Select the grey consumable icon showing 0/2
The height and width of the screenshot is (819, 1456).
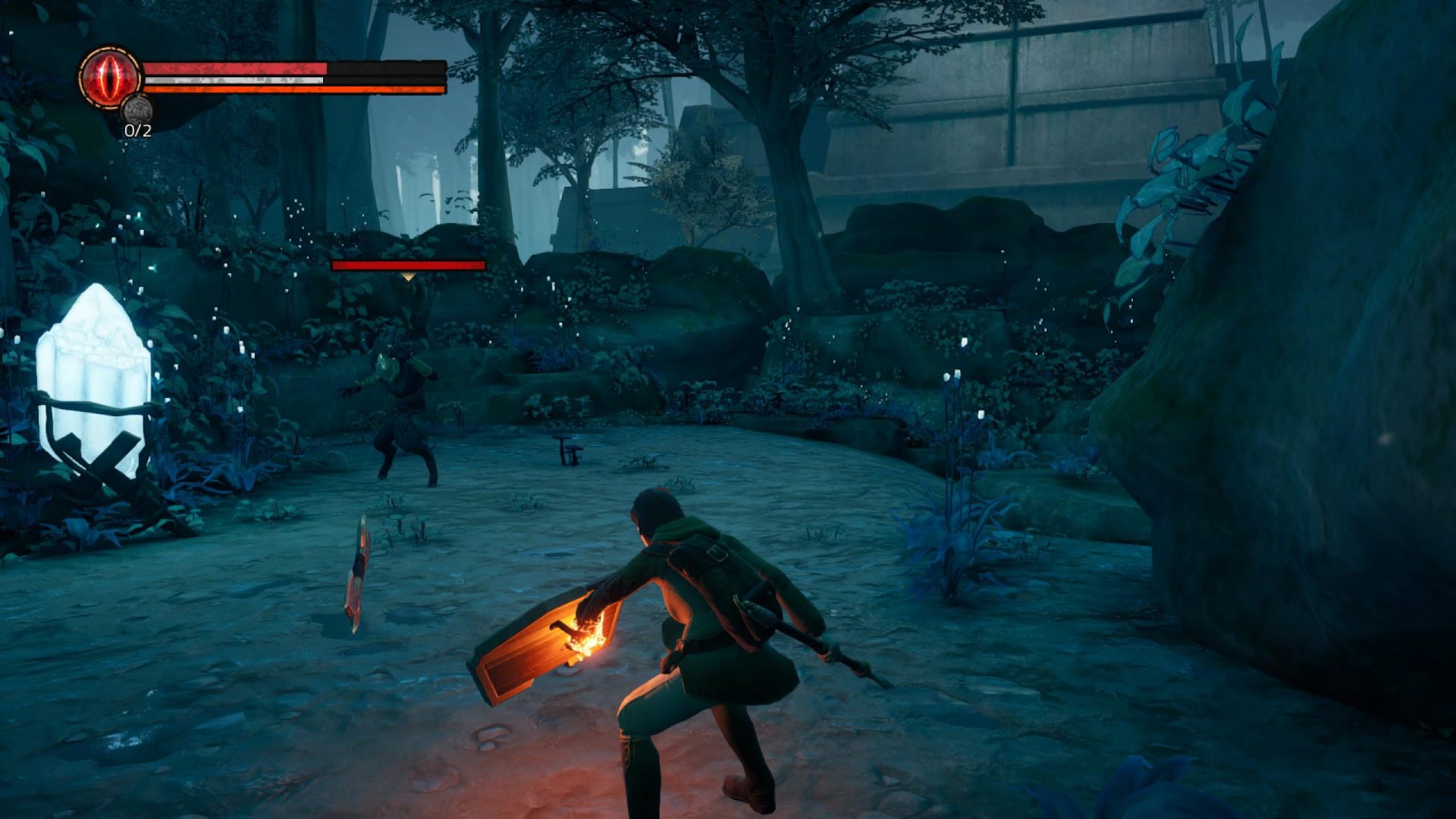(137, 110)
